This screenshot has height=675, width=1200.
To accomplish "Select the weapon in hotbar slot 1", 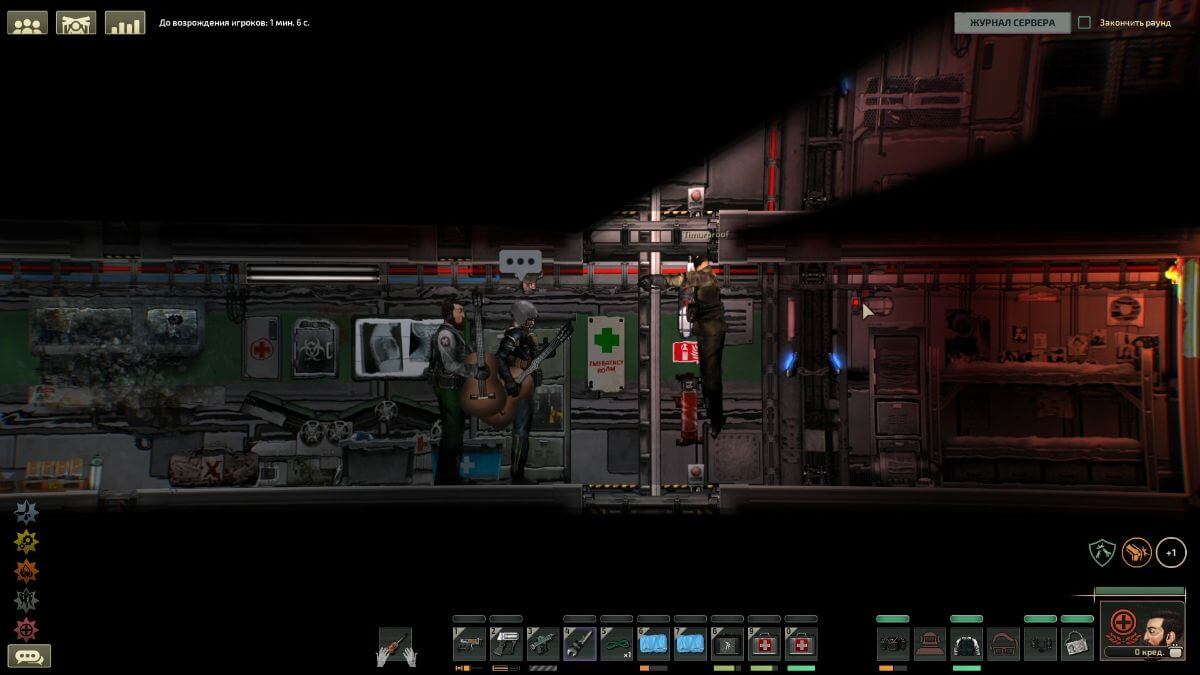I will click(469, 643).
